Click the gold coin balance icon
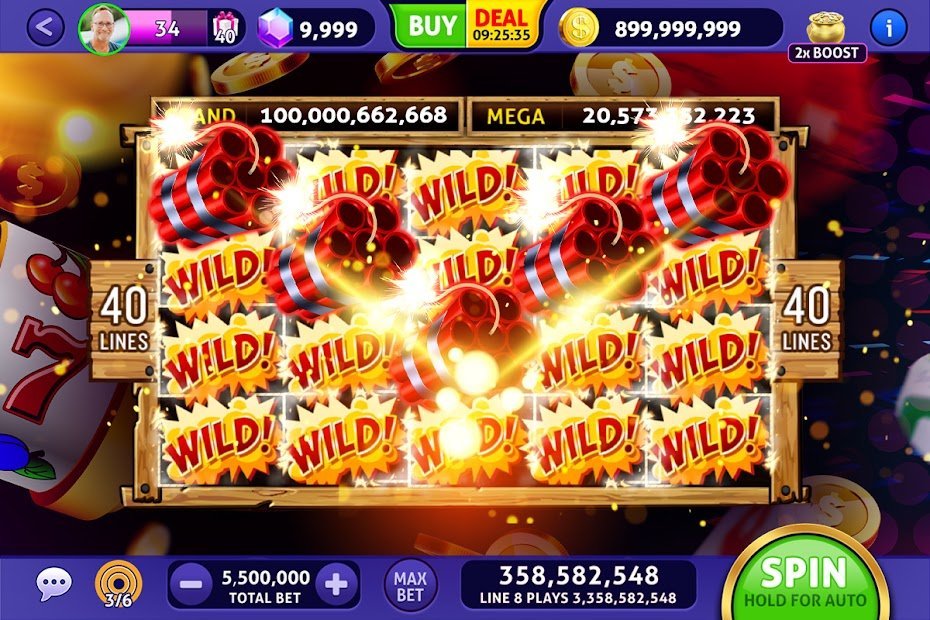The width and height of the screenshot is (930, 620). (x=578, y=29)
